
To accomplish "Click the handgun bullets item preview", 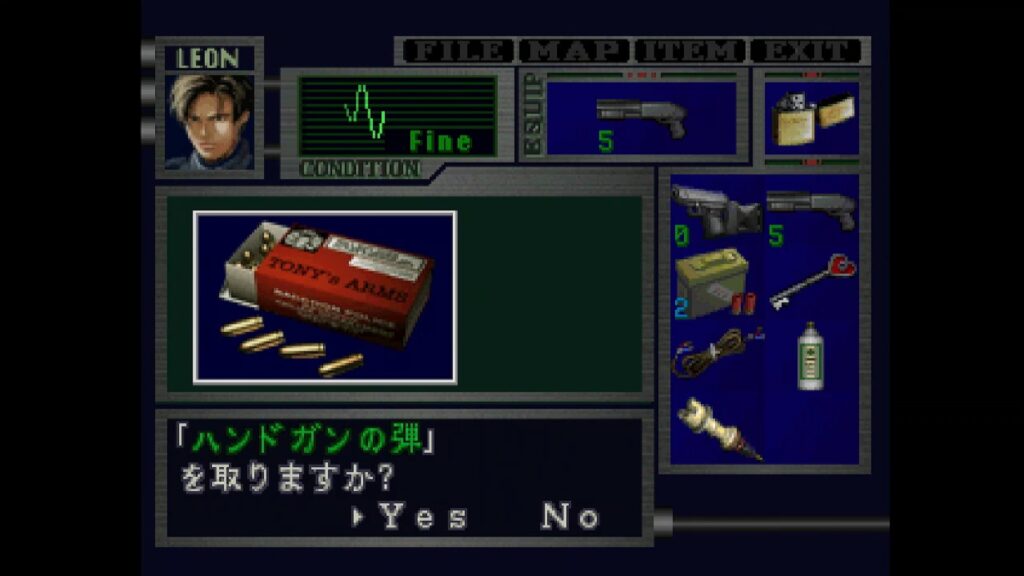I will [325, 297].
